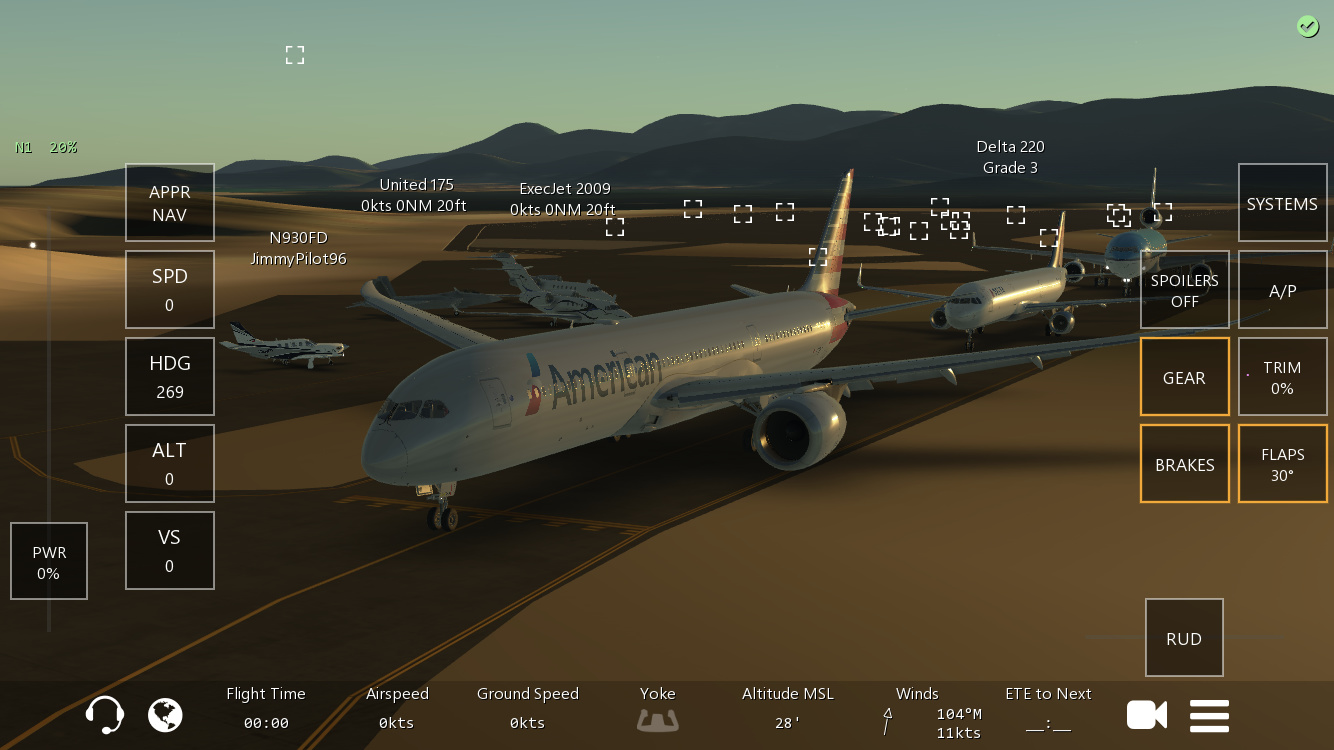Image resolution: width=1334 pixels, height=750 pixels.
Task: Select the Delta 220 aircraft label
Action: 1010,157
